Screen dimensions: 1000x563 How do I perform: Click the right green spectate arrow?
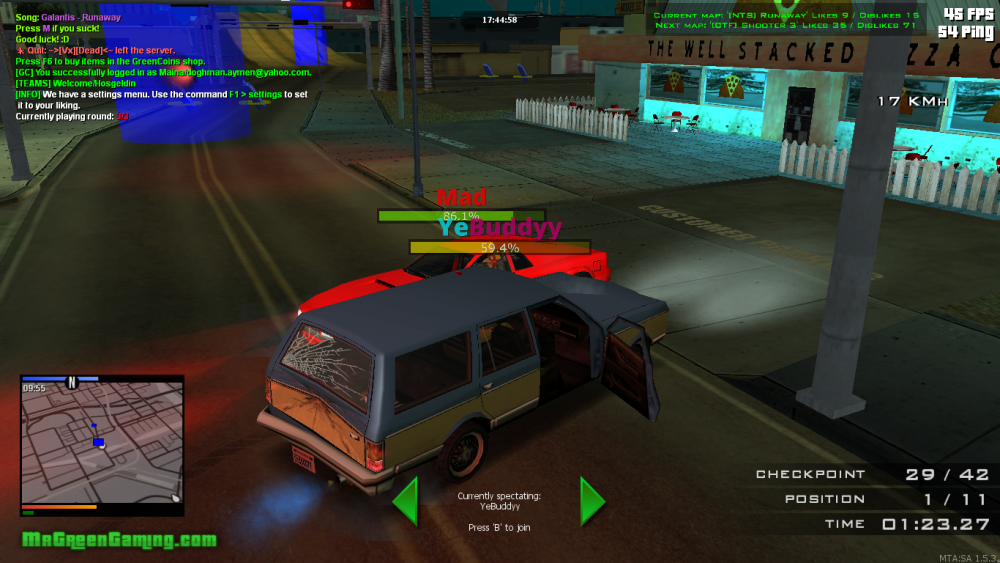click(x=592, y=501)
